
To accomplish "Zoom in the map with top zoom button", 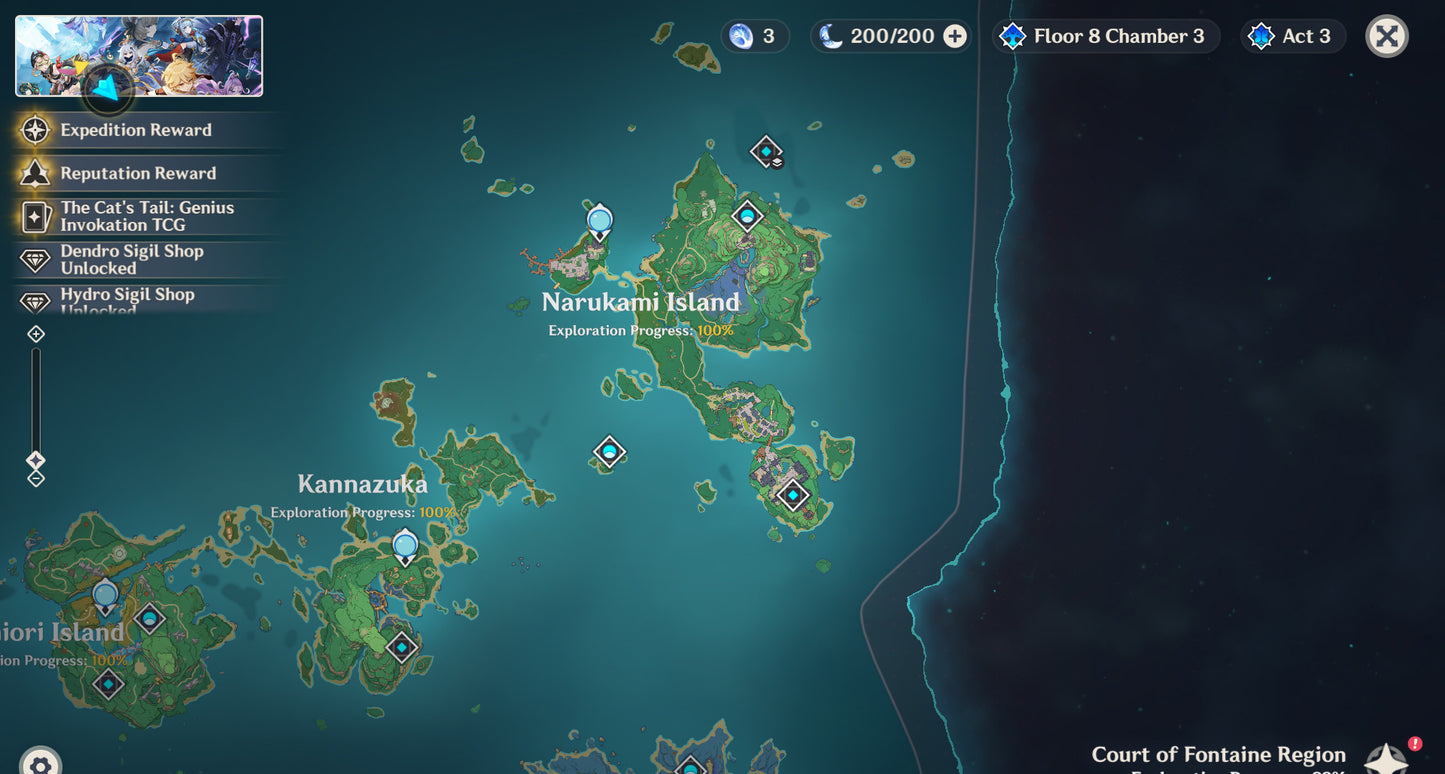I will pos(36,334).
